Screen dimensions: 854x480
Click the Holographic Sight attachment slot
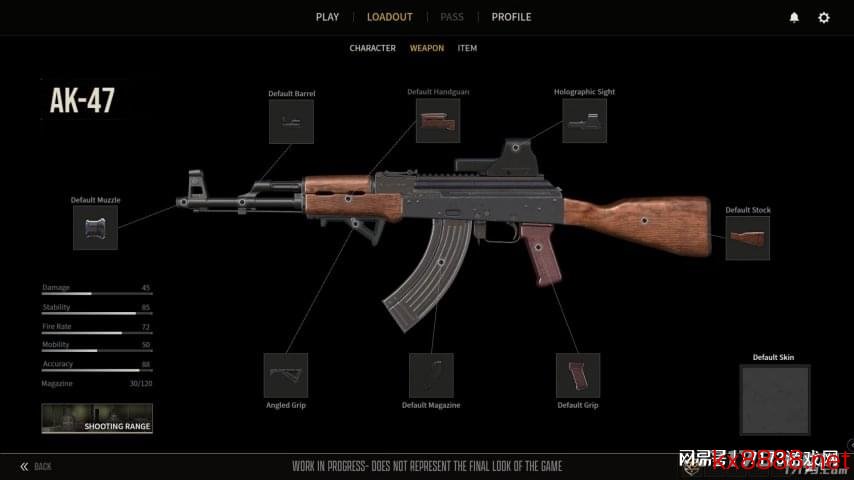pyautogui.click(x=584, y=120)
